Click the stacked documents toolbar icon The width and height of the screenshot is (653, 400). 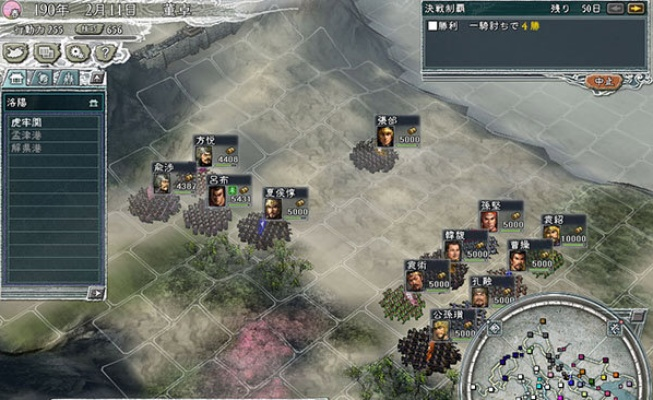[47, 52]
